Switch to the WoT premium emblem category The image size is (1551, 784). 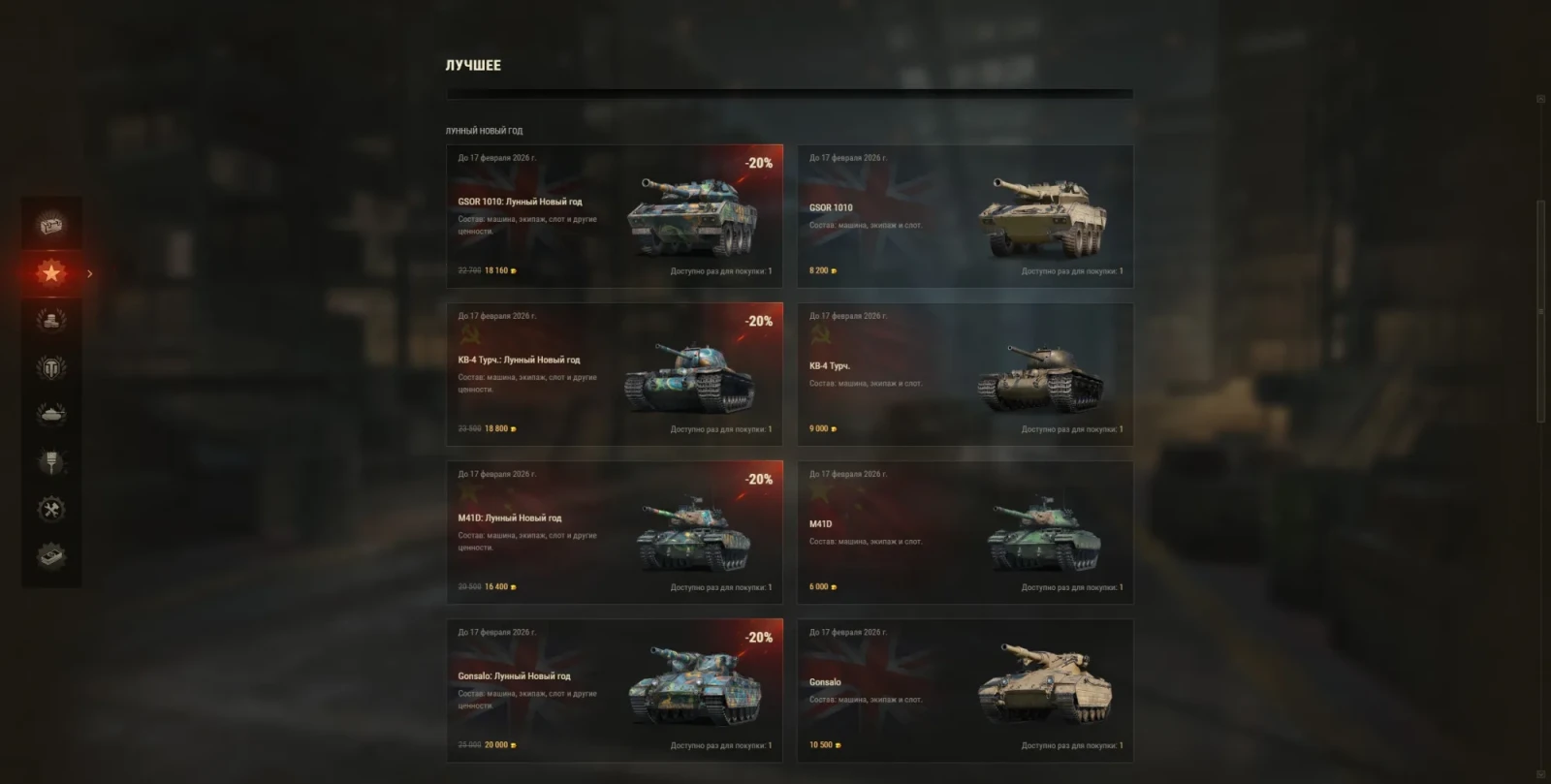coord(51,367)
